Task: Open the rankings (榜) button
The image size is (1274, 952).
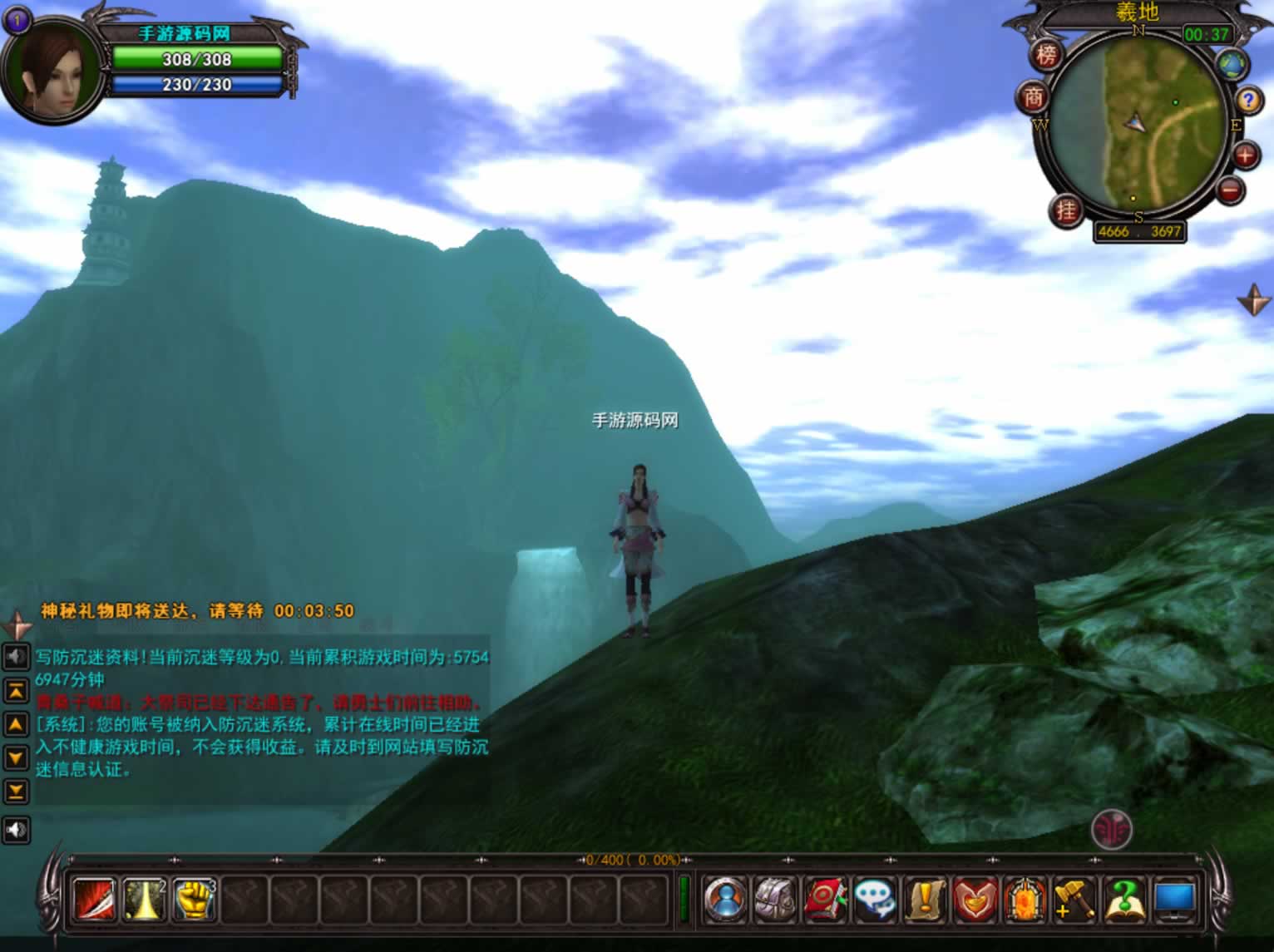Action: [1047, 55]
